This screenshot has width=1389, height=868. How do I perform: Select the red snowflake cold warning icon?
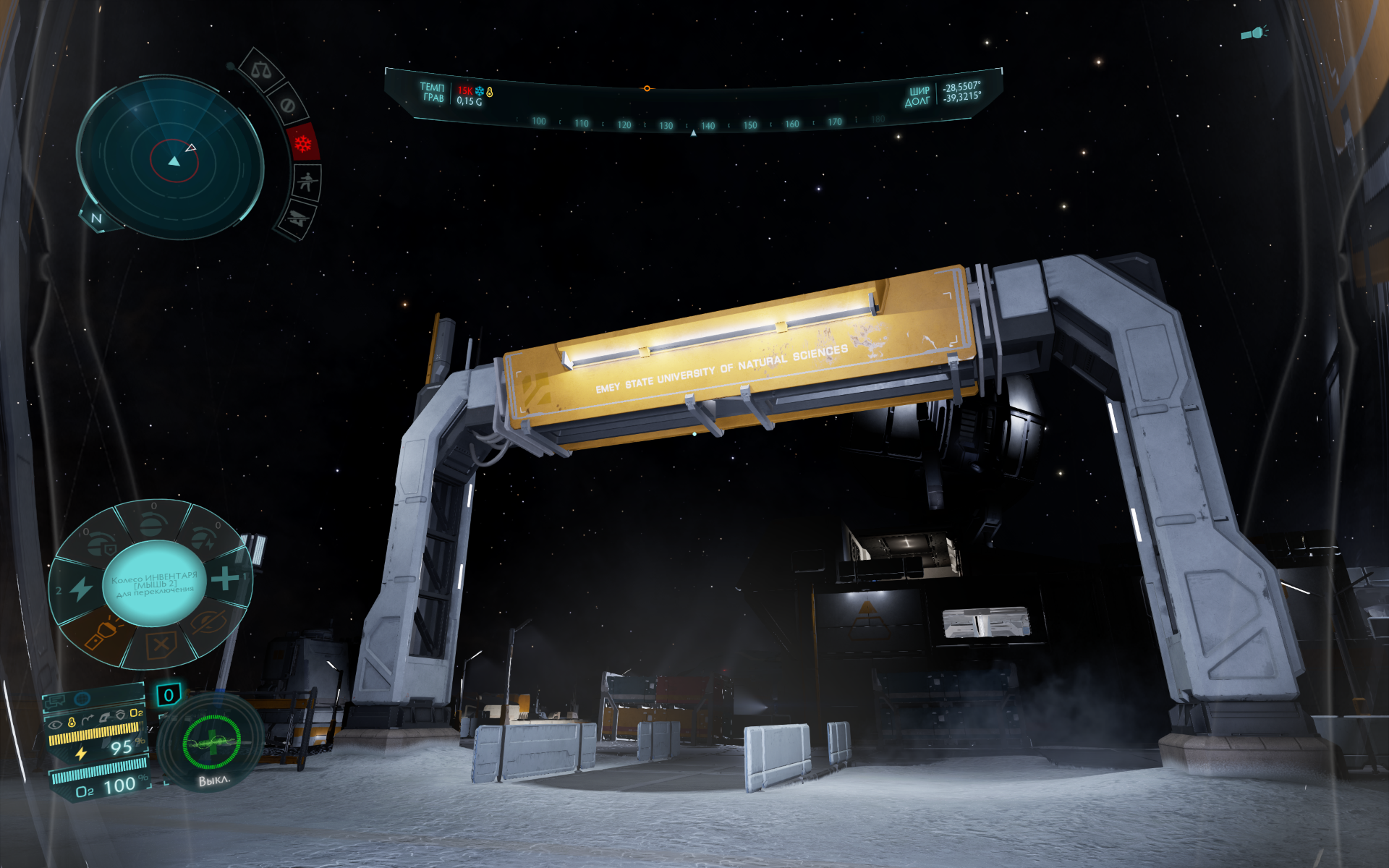pos(302,143)
